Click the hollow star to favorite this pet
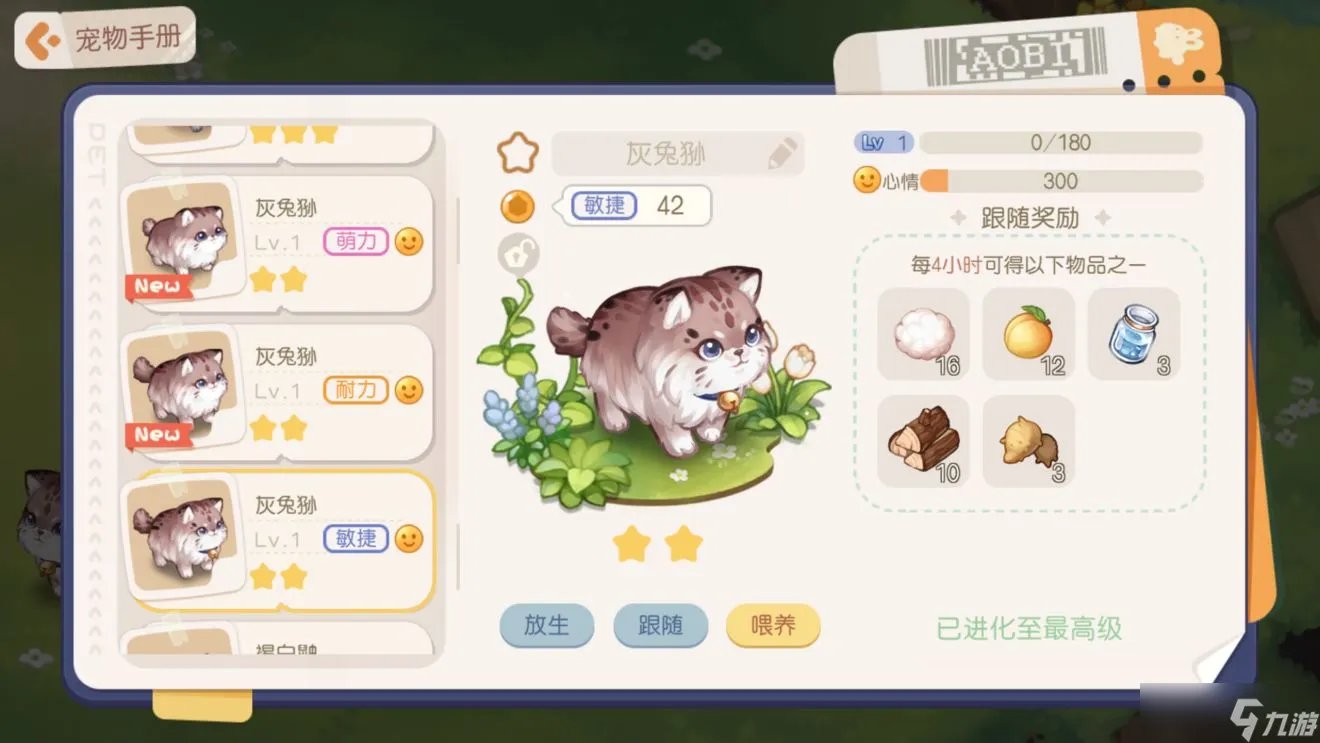The width and height of the screenshot is (1320, 743). point(517,152)
